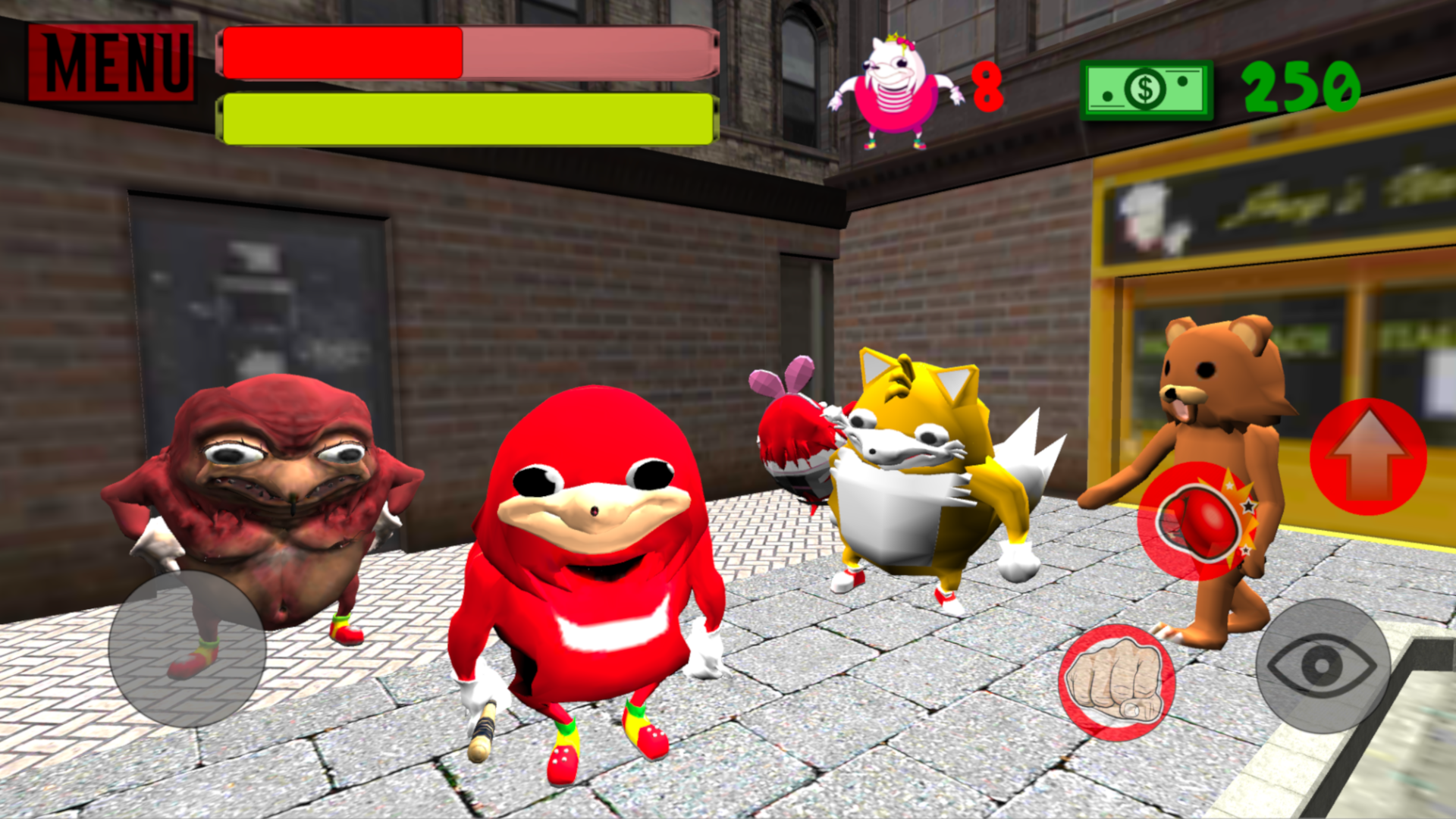The image size is (1456, 819).
Task: Select the red Ugandan Knuckles character
Action: coord(591,569)
